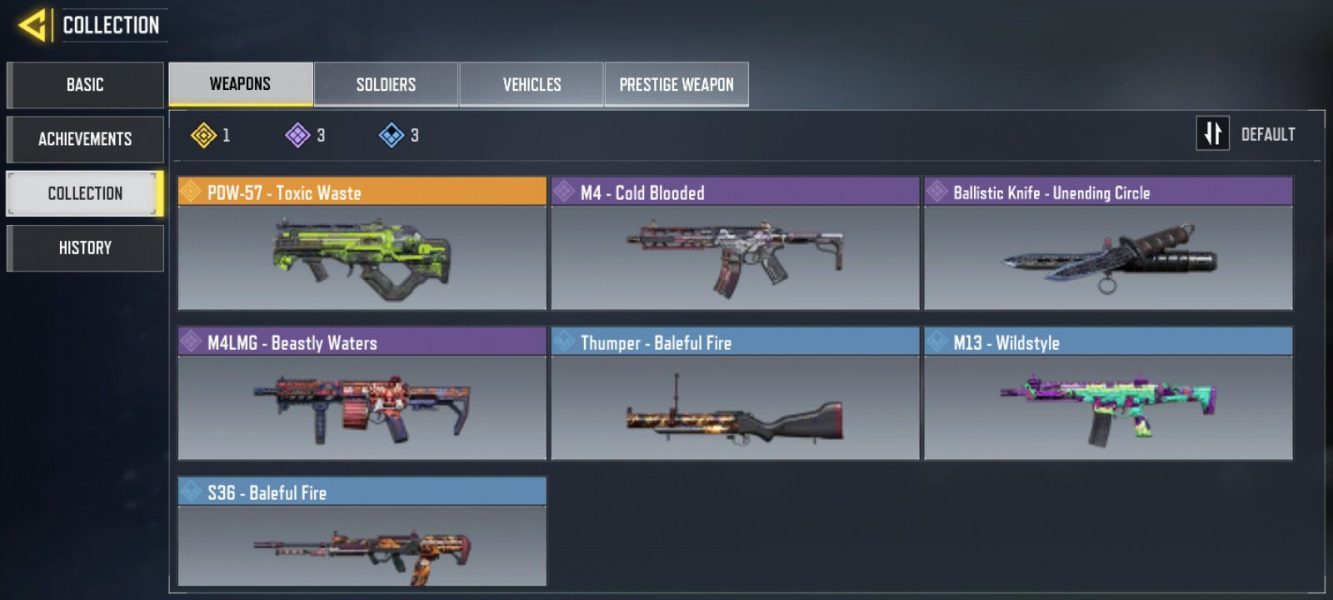This screenshot has width=1333, height=600.
Task: Switch to the Vehicles tab
Action: point(531,84)
